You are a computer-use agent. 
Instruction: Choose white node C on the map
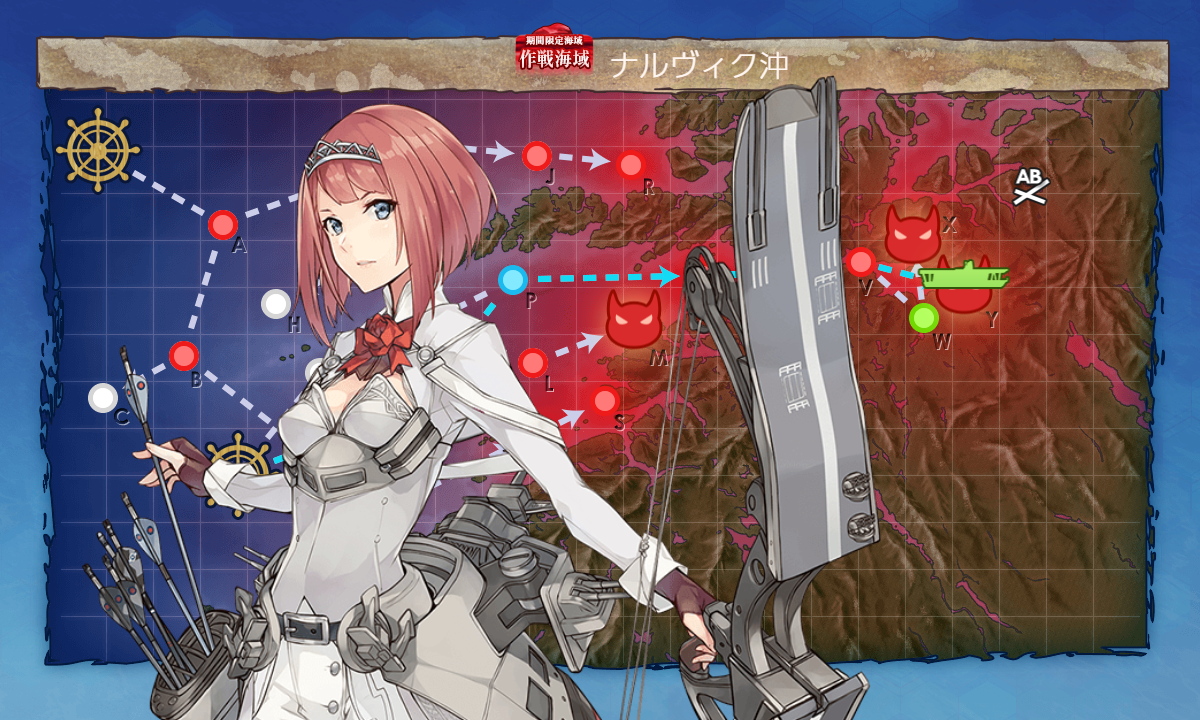pyautogui.click(x=102, y=398)
